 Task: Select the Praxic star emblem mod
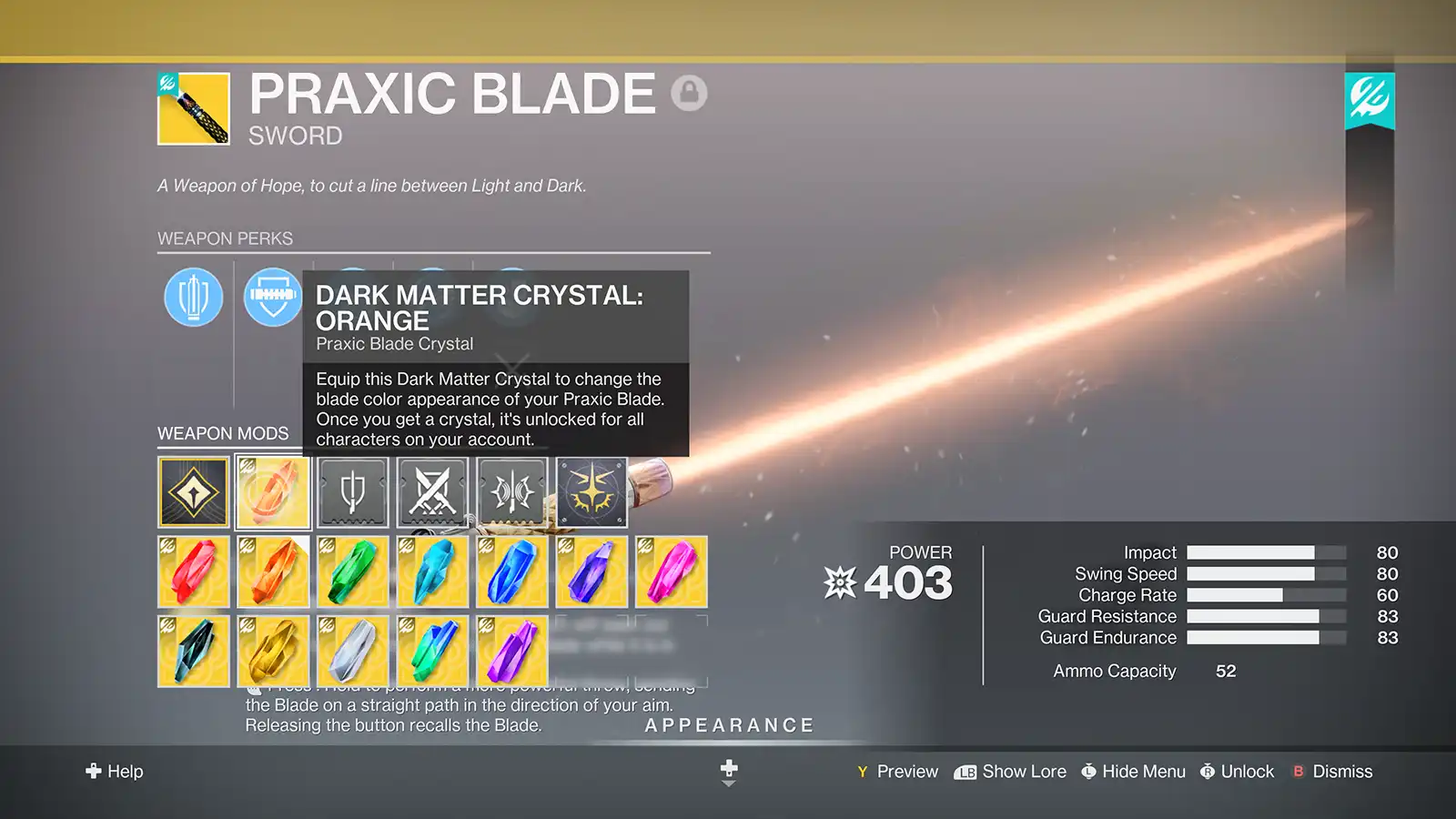[x=591, y=491]
